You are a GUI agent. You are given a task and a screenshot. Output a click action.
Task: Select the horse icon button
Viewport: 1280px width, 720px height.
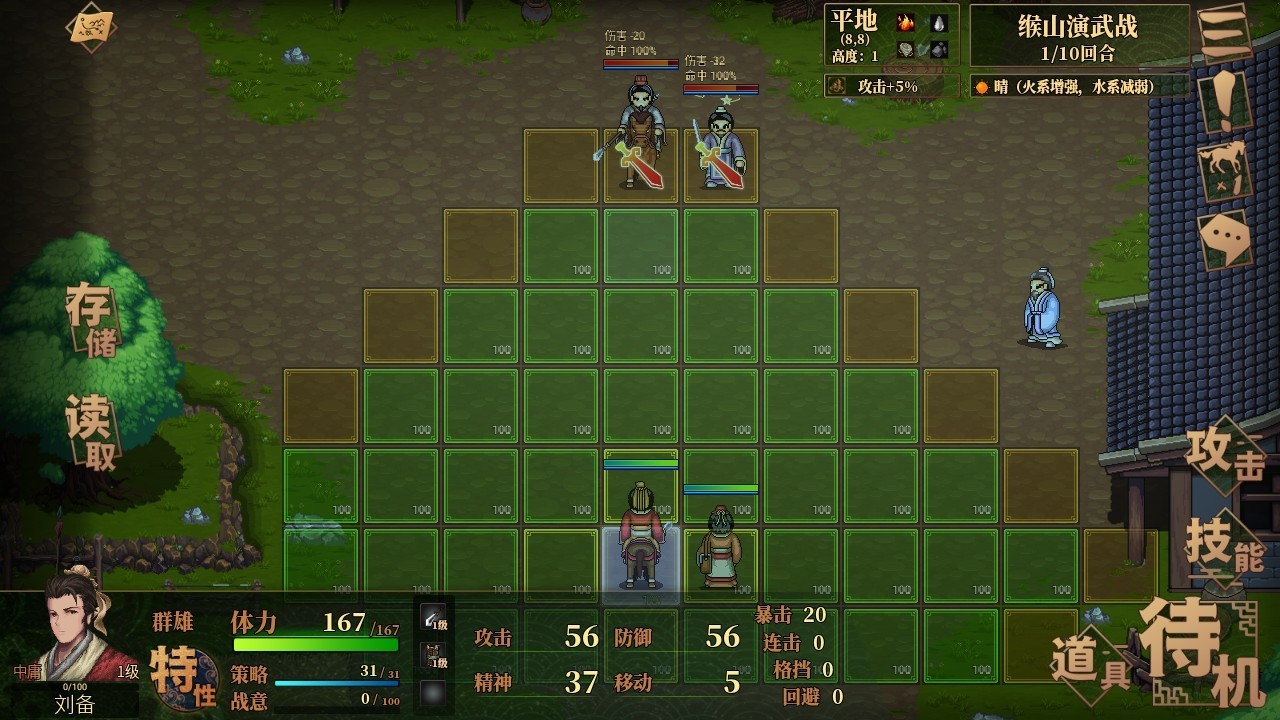[x=1226, y=168]
